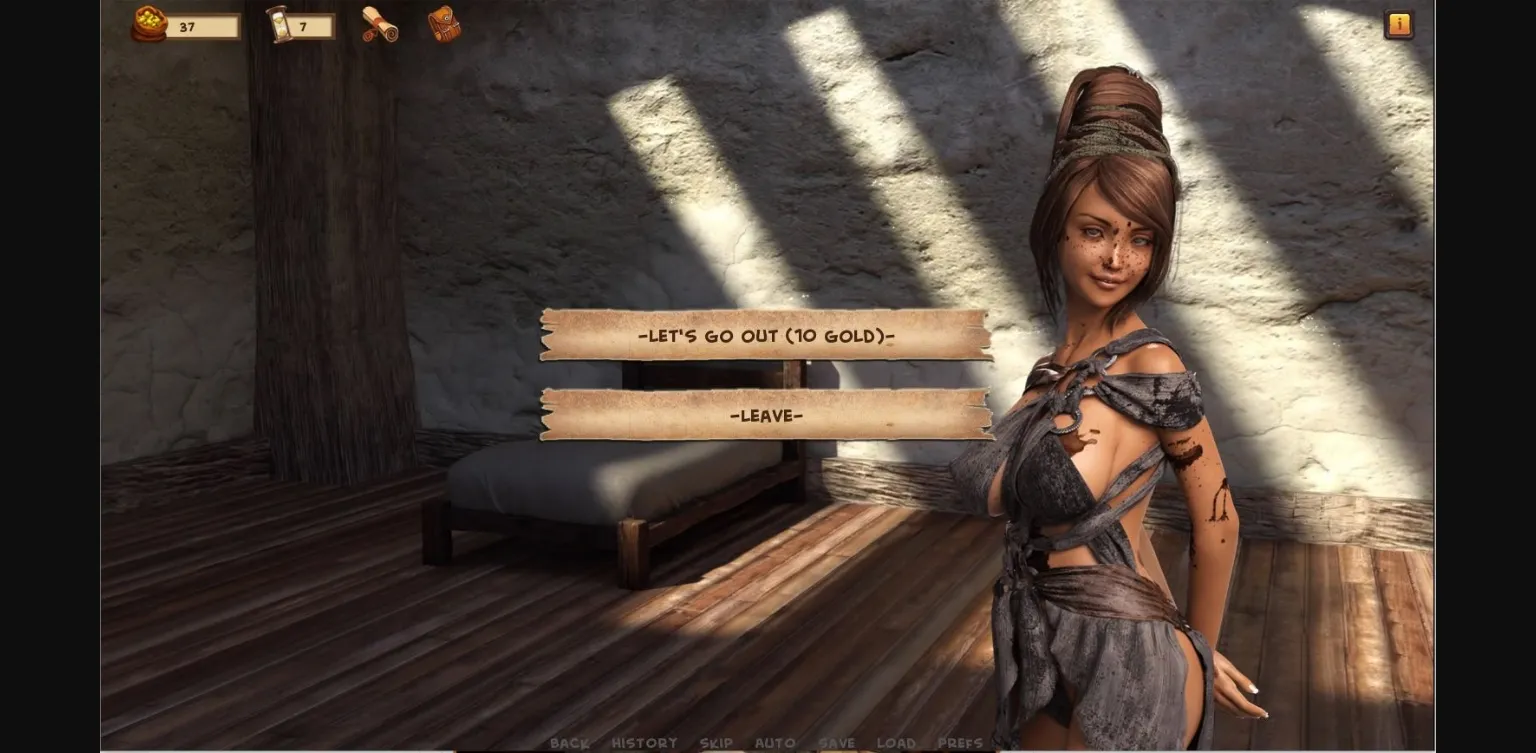Go Back in the quick menu

pos(569,743)
